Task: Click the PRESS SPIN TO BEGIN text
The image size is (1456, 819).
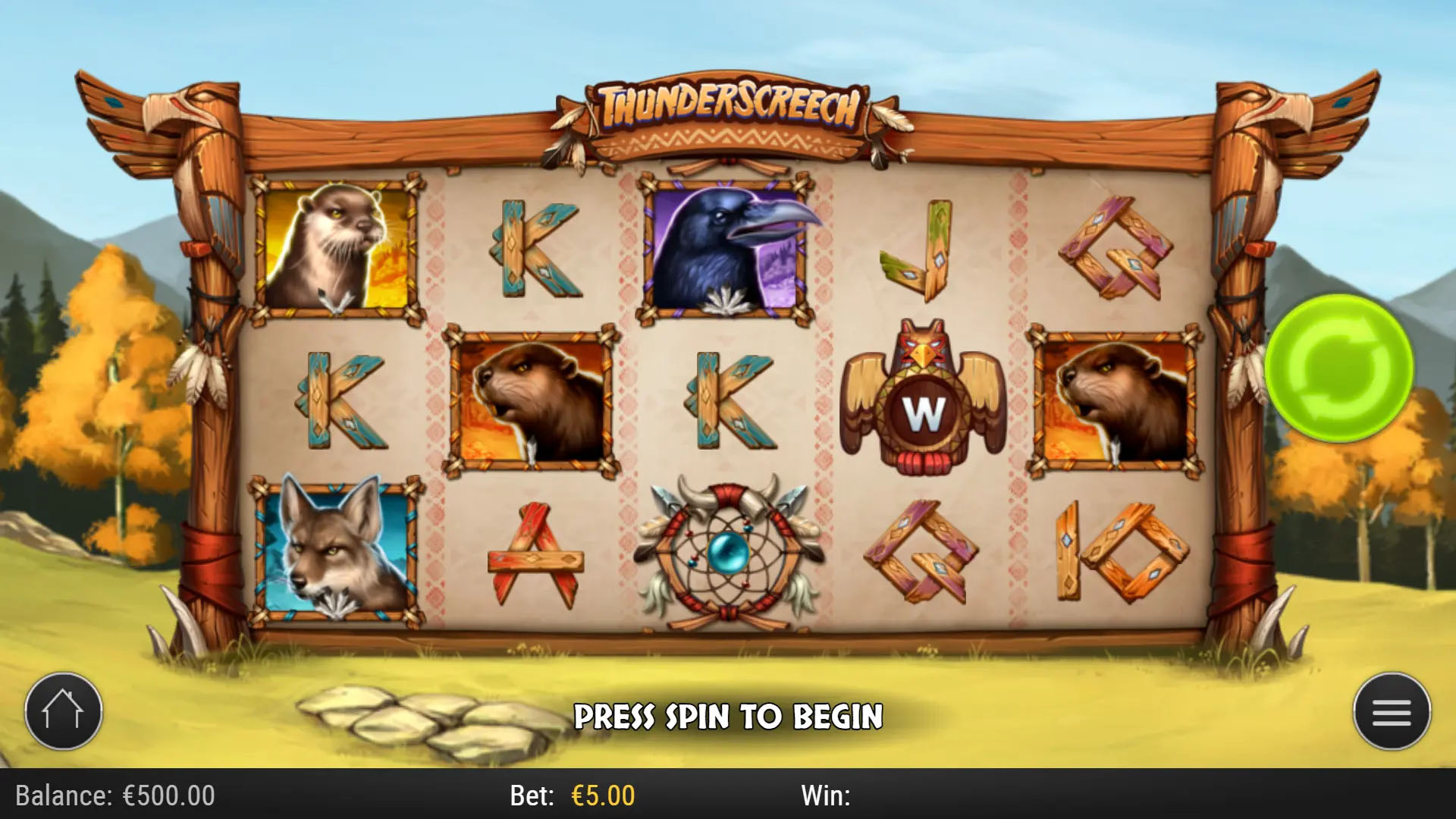Action: point(730,714)
